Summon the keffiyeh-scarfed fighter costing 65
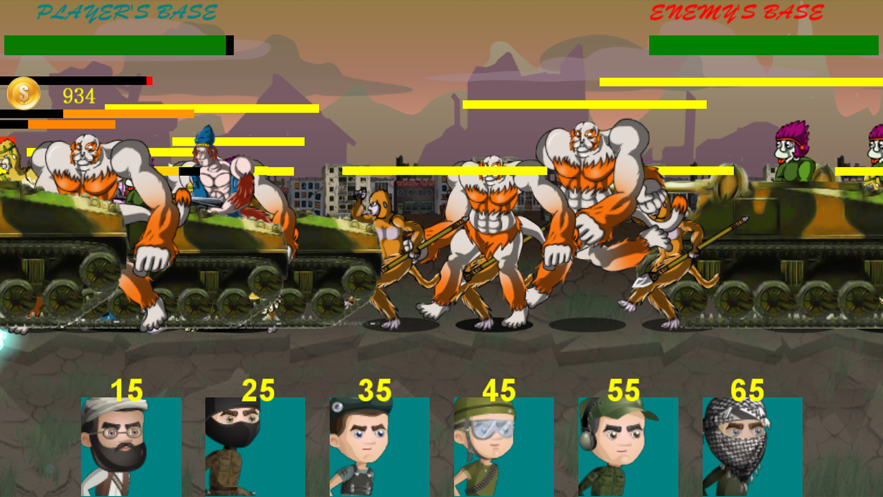The width and height of the screenshot is (883, 497). click(751, 446)
